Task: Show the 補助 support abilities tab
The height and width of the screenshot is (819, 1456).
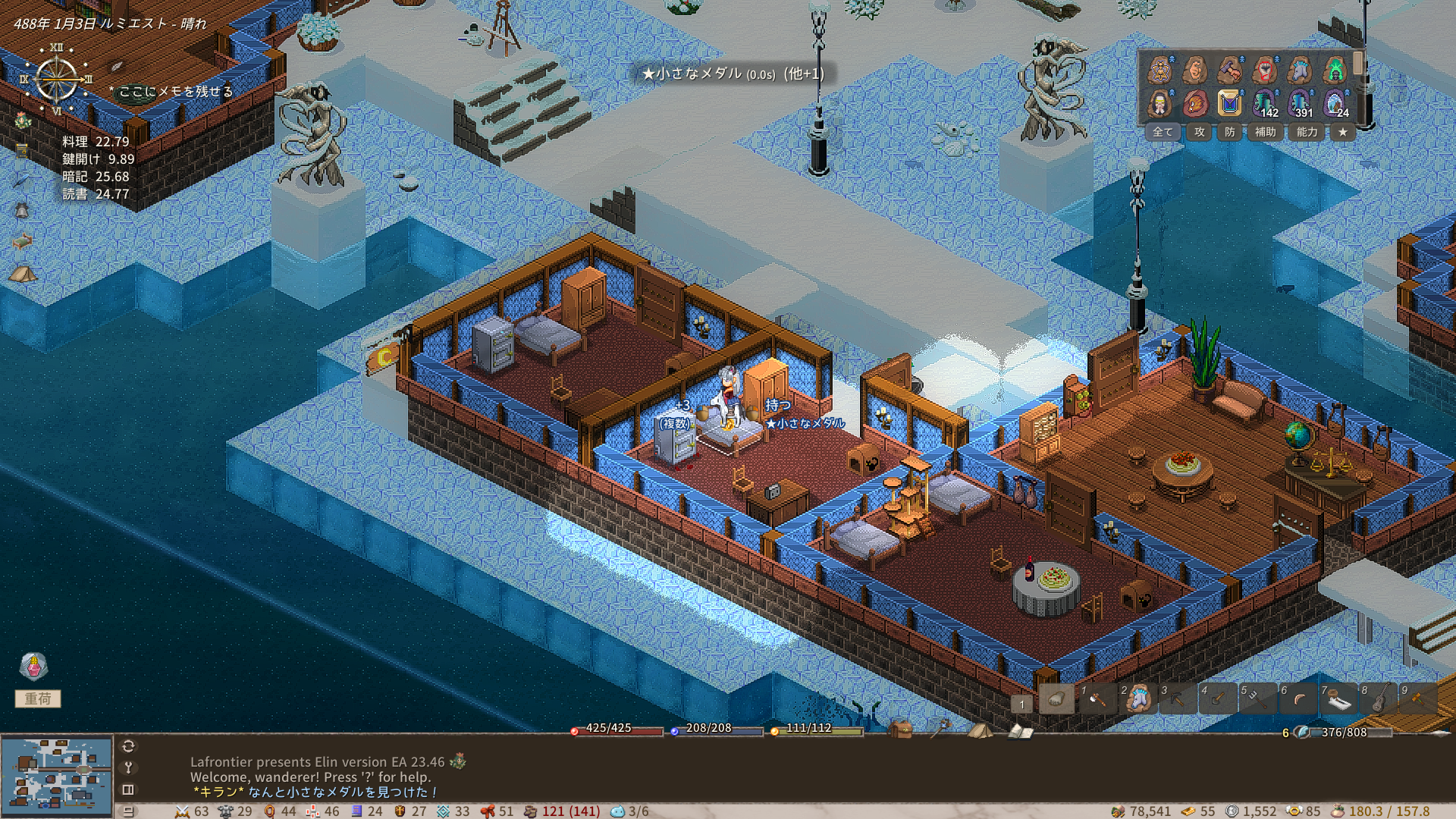Action: tap(1265, 132)
